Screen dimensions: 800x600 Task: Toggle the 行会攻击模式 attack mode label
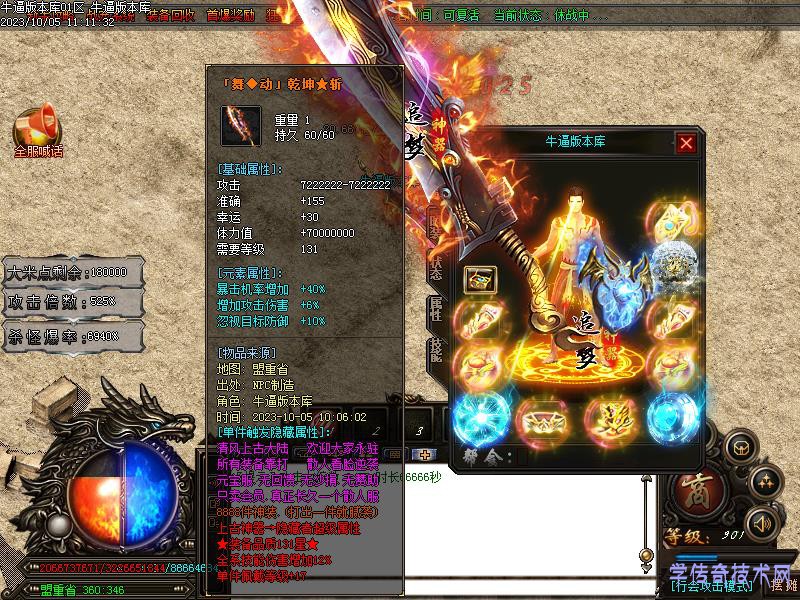click(712, 587)
